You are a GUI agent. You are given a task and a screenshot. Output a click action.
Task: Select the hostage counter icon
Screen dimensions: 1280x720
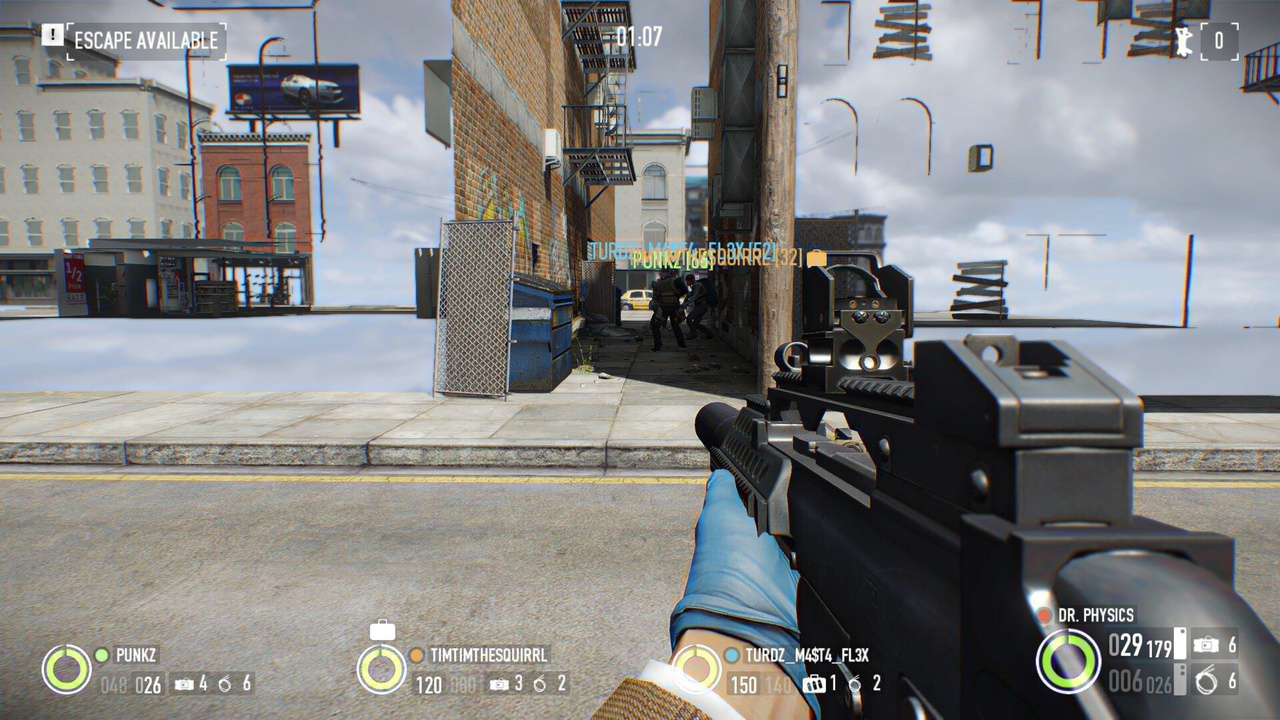click(x=1185, y=42)
